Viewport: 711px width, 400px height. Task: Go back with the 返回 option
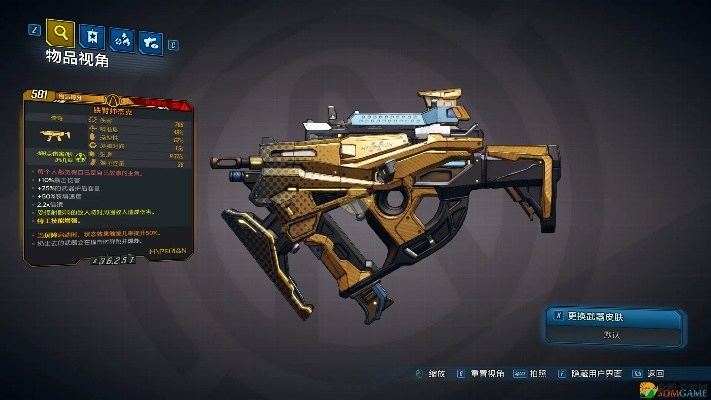[x=654, y=374]
